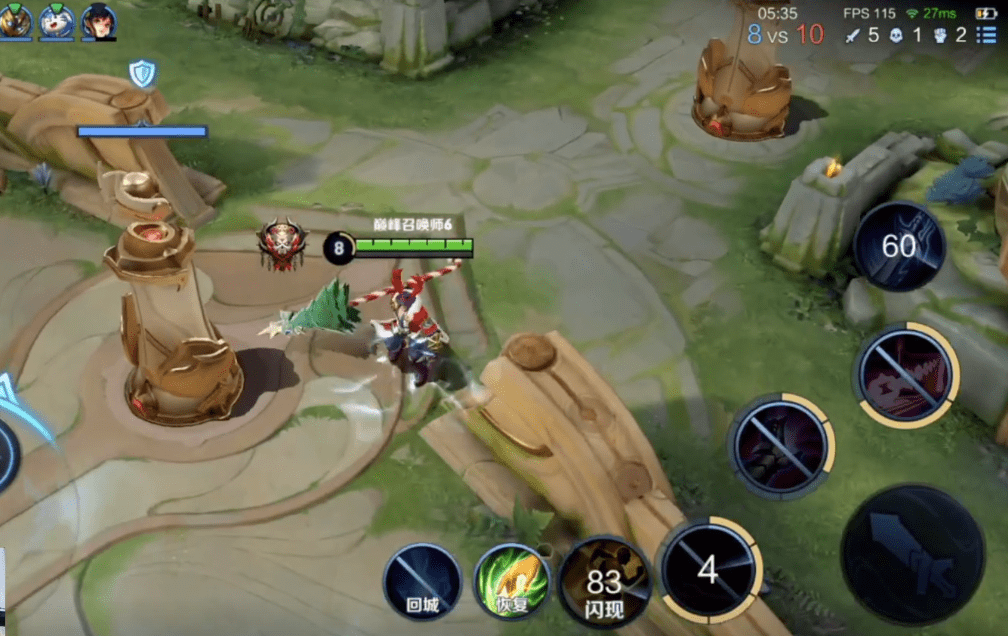
Task: Select the skill showing 60 second cooldown
Action: (899, 245)
